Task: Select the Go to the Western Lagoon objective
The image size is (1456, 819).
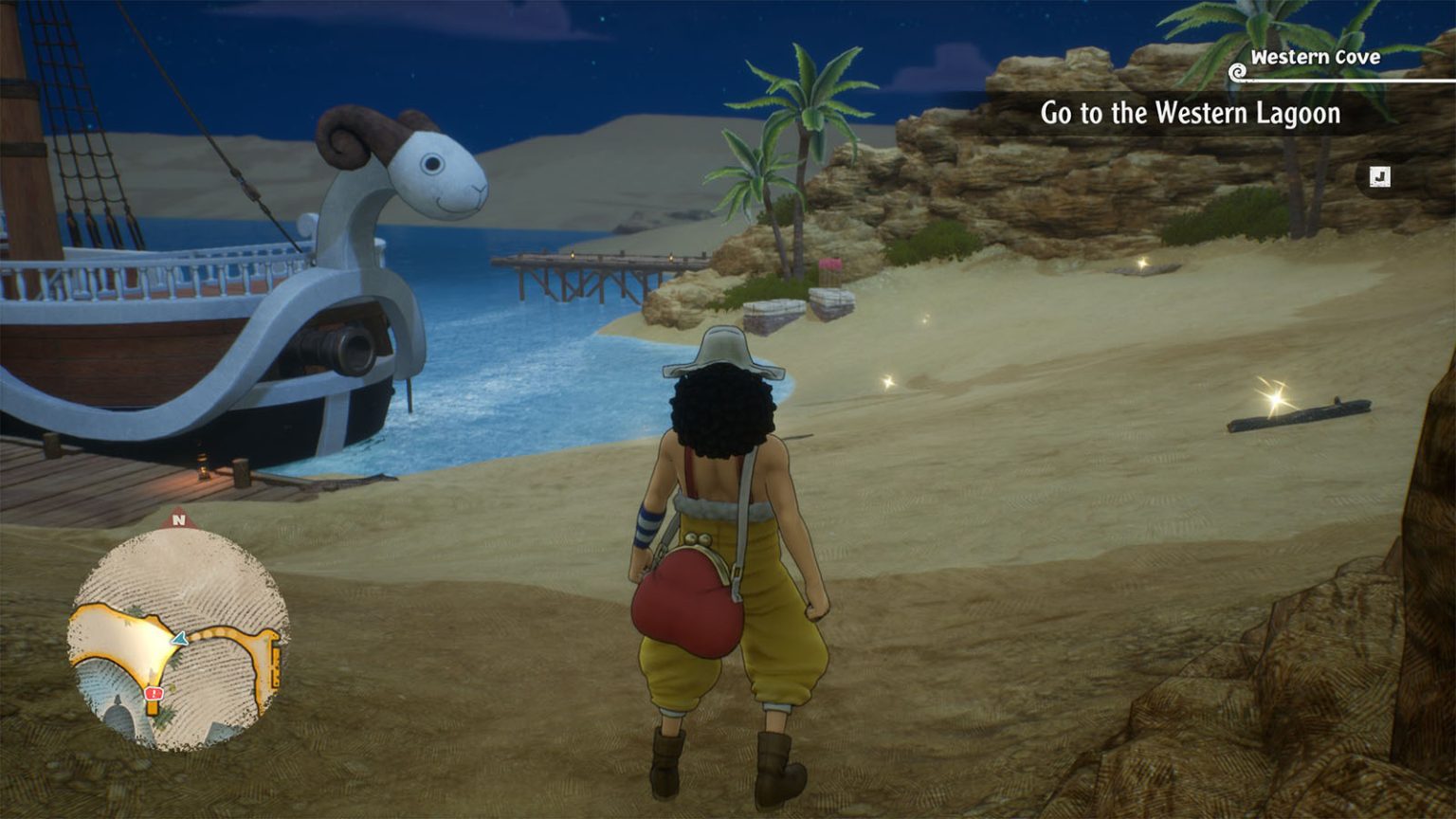Action: coord(1190,114)
